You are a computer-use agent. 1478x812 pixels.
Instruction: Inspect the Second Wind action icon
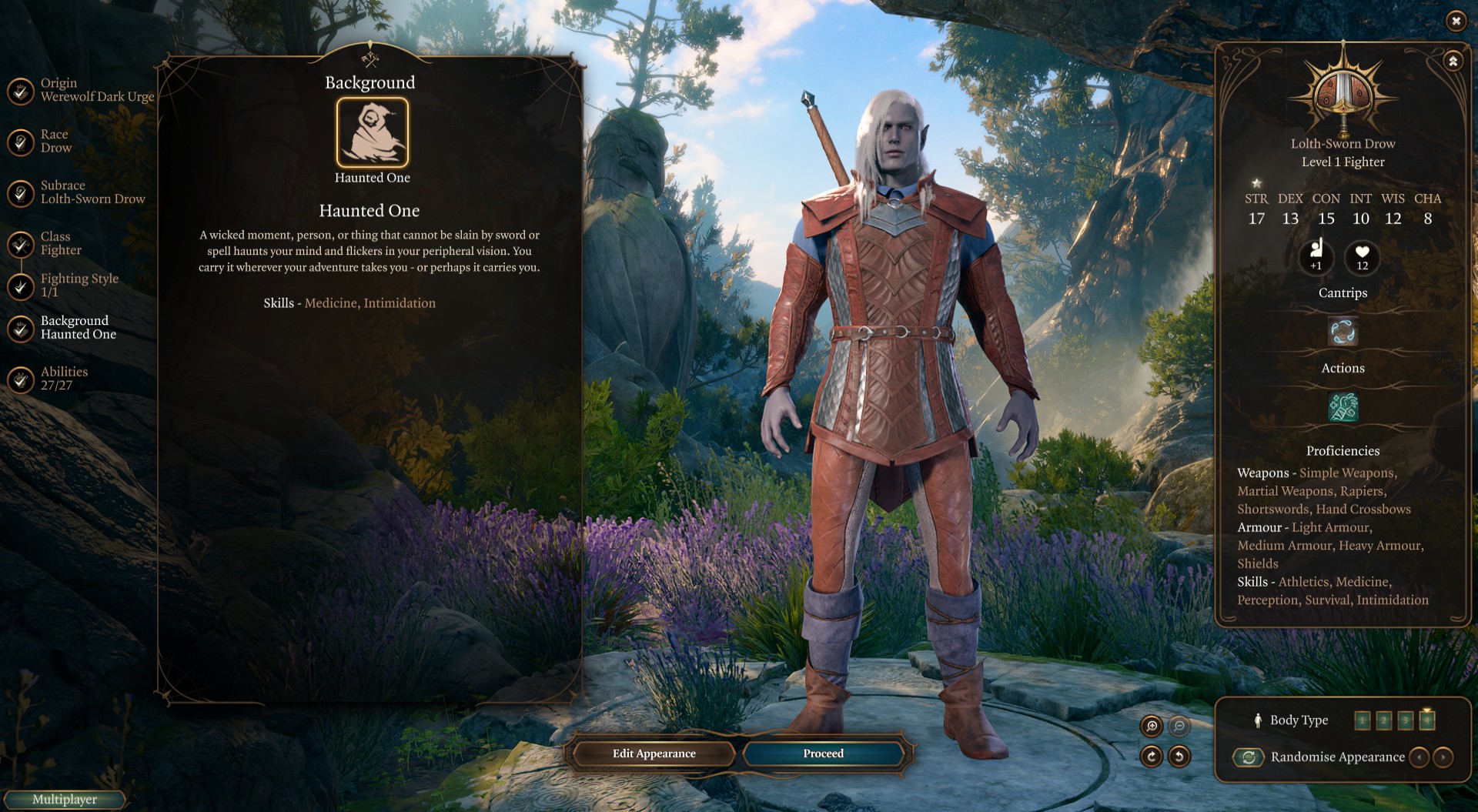(x=1343, y=406)
